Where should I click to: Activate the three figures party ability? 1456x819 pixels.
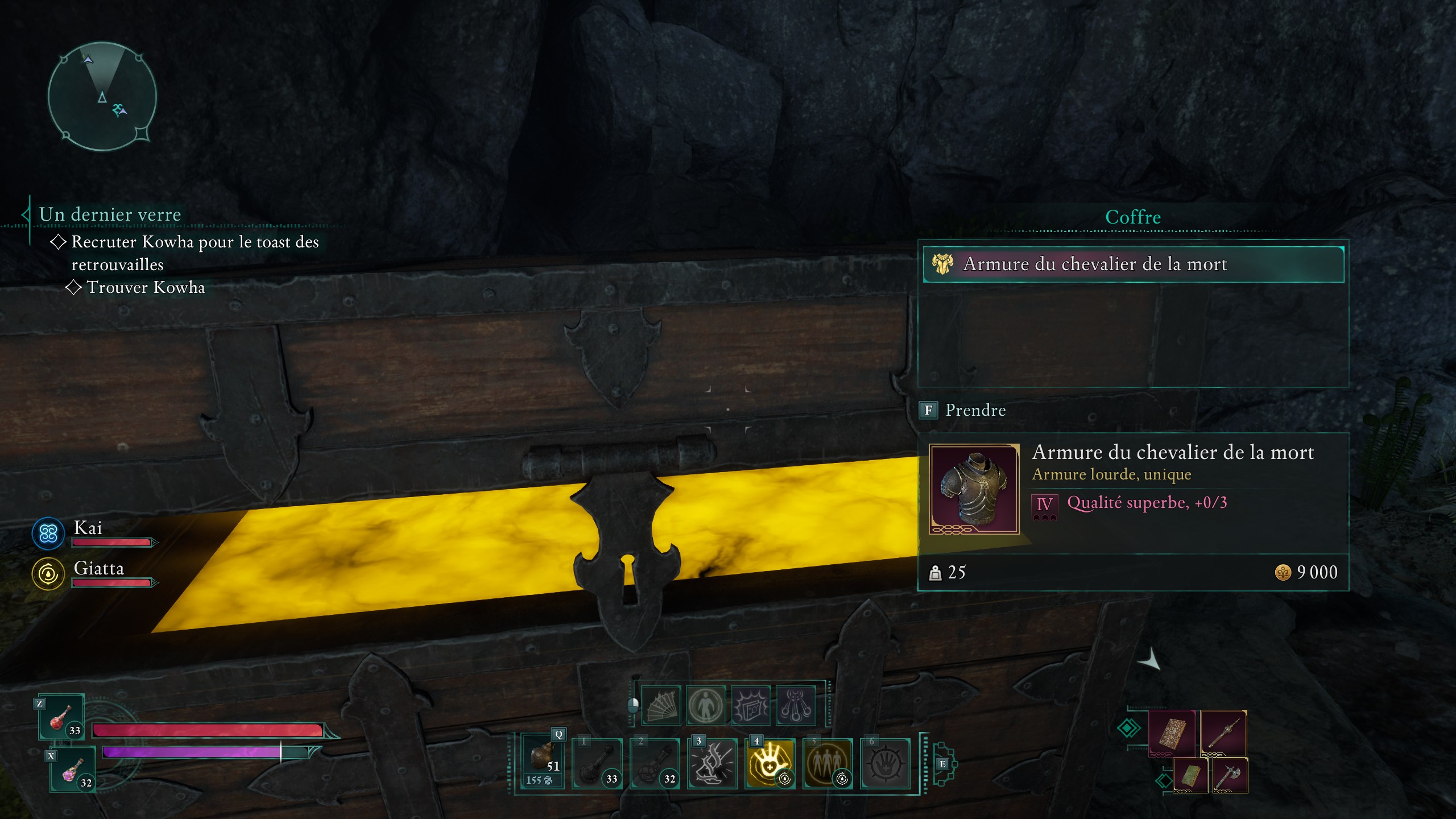[x=827, y=763]
